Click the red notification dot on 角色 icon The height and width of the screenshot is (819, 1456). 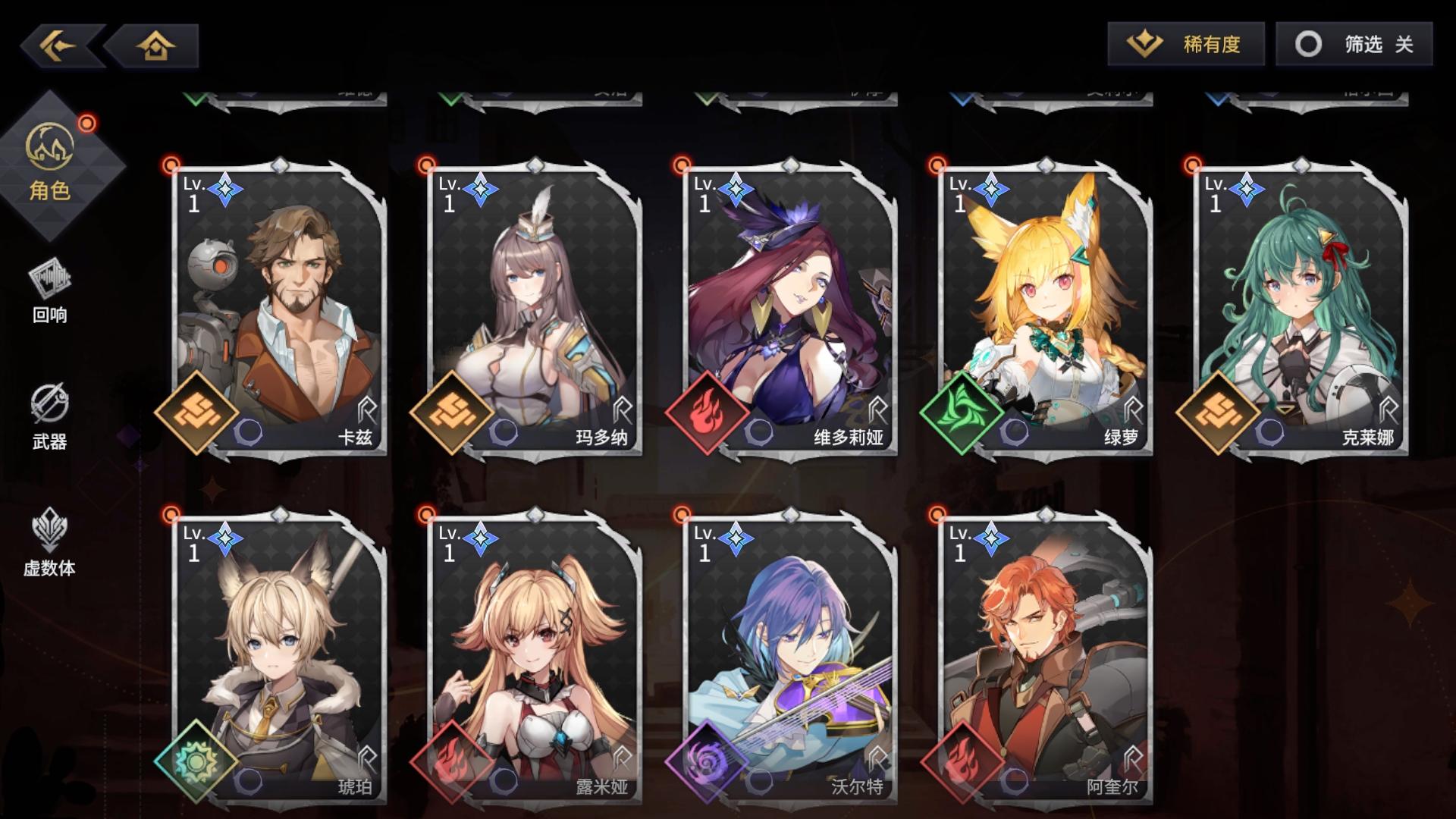pyautogui.click(x=89, y=121)
